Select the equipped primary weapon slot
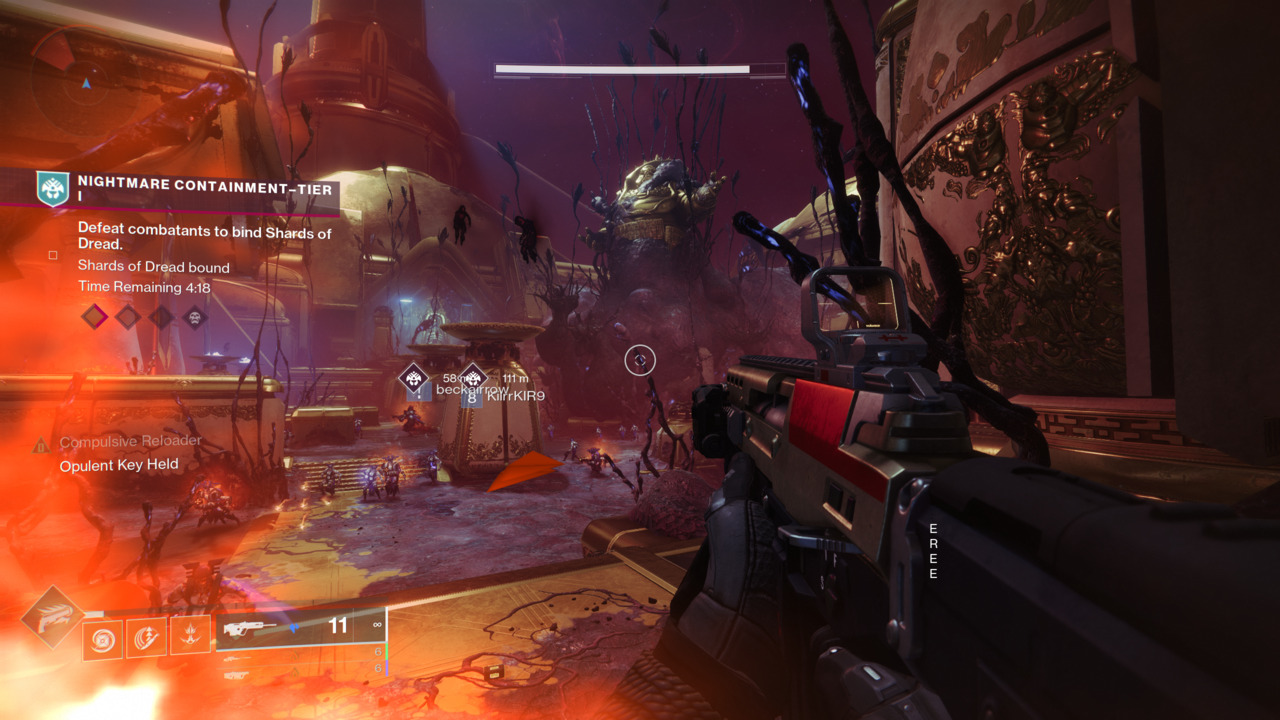The height and width of the screenshot is (720, 1280). pos(300,628)
